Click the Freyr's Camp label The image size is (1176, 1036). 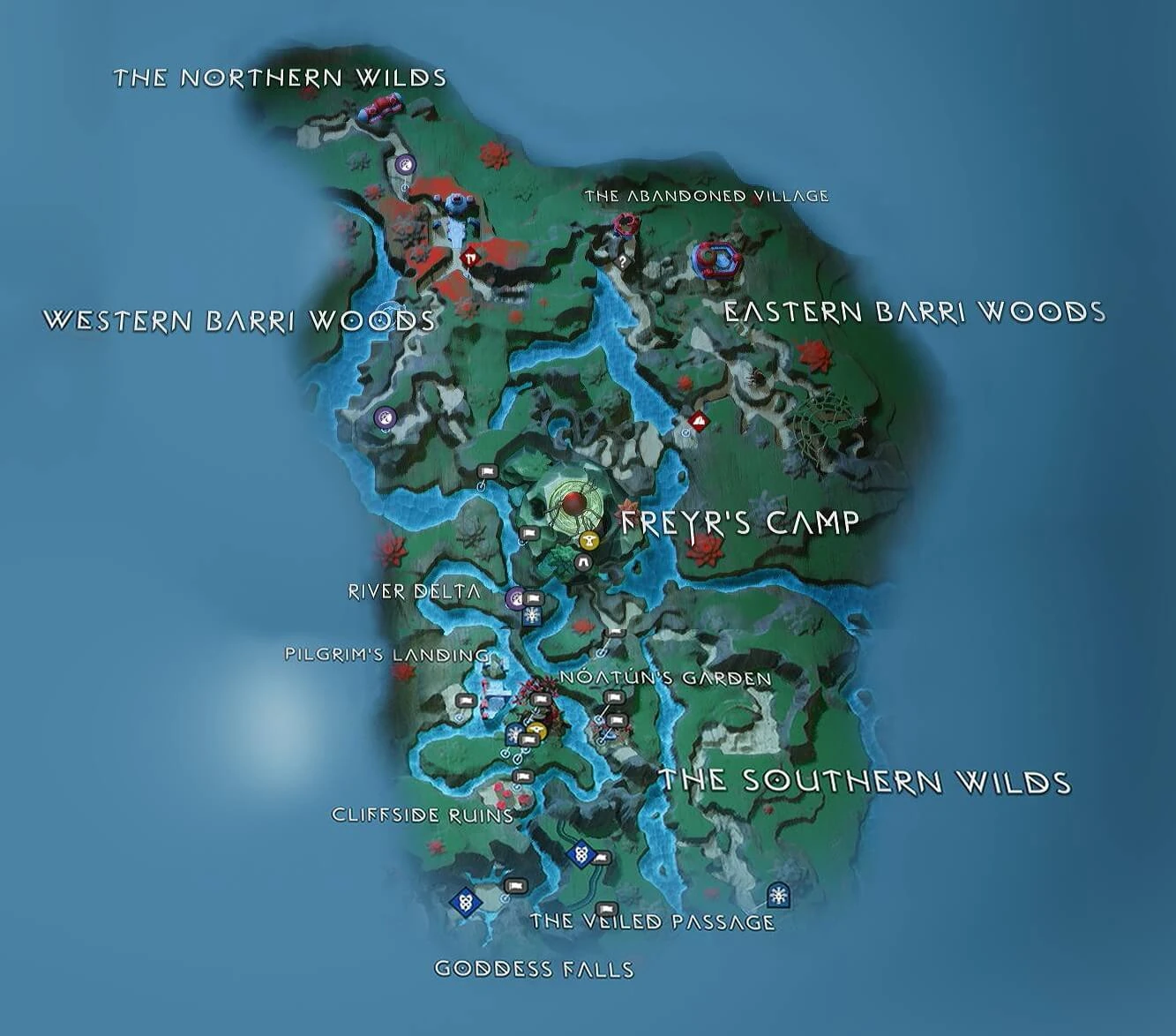[739, 522]
